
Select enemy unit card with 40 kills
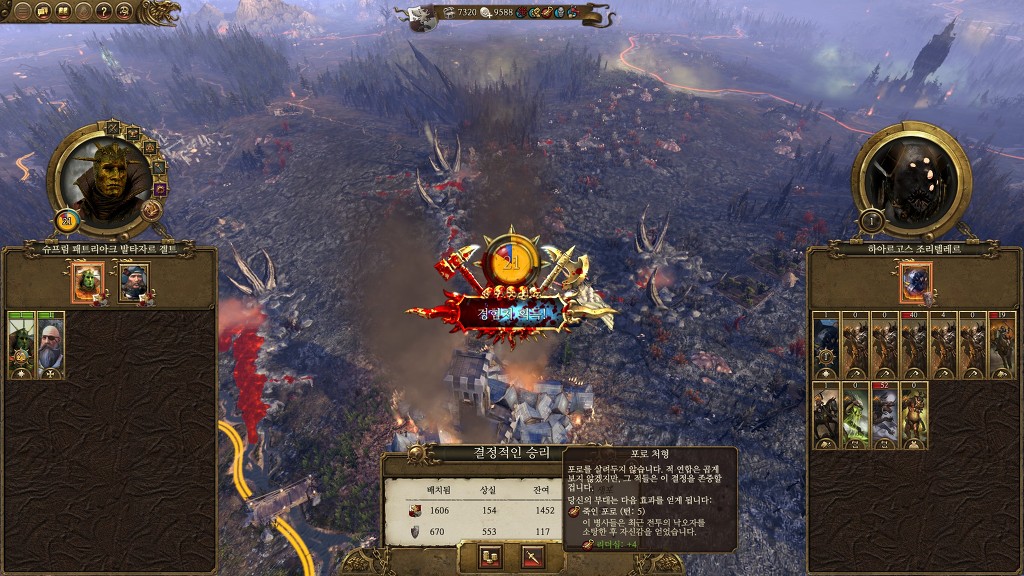coord(914,346)
